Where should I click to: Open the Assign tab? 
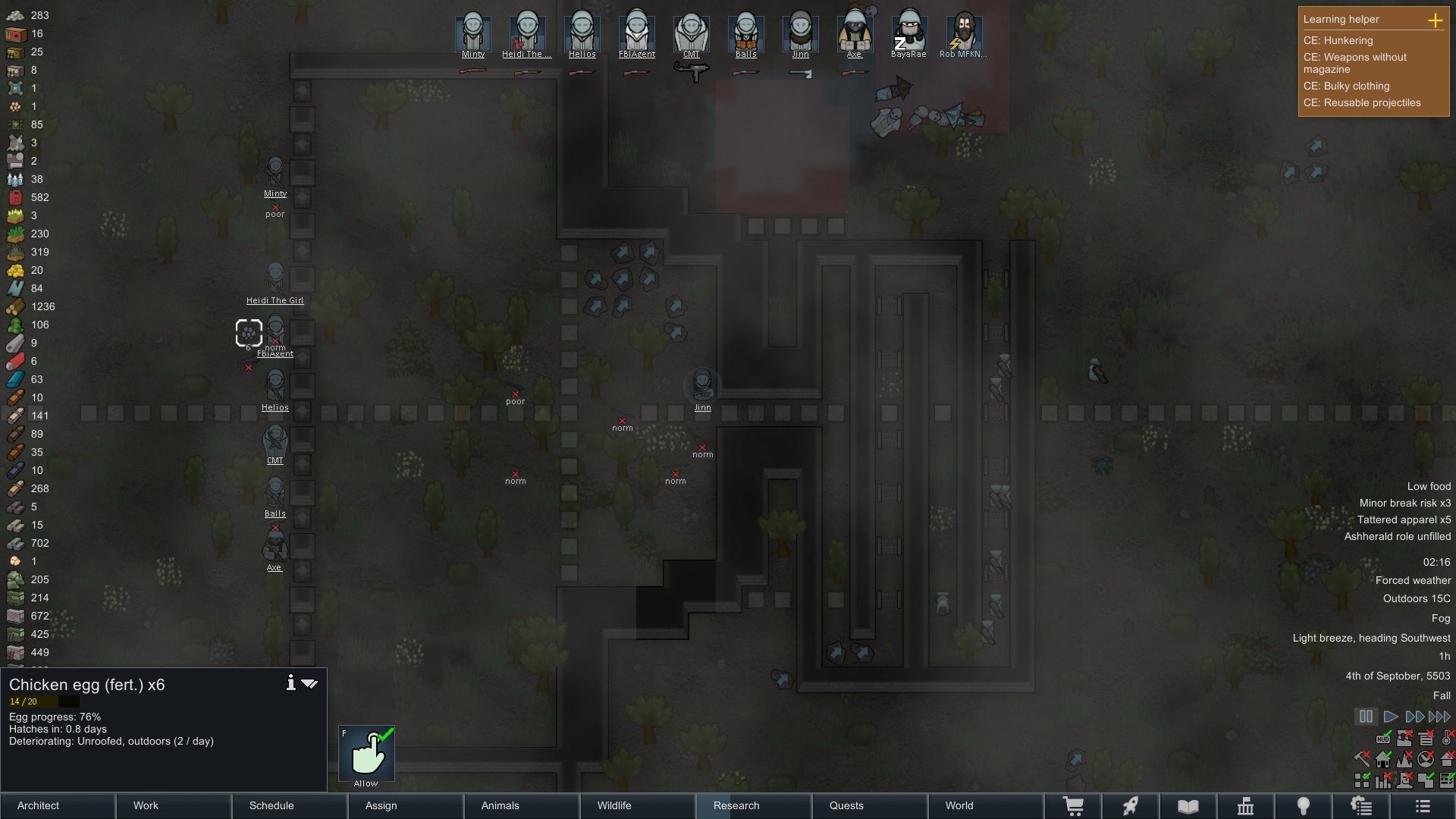pos(406,805)
